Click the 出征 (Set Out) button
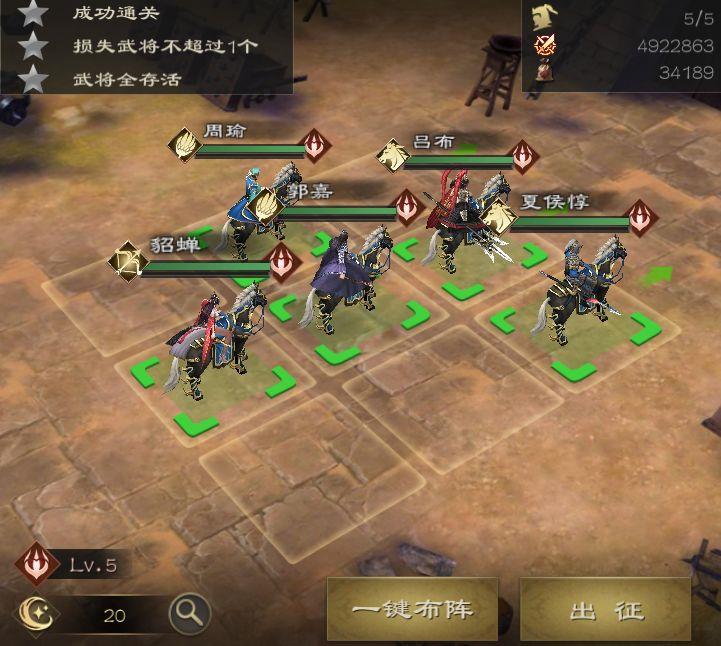 (606, 609)
